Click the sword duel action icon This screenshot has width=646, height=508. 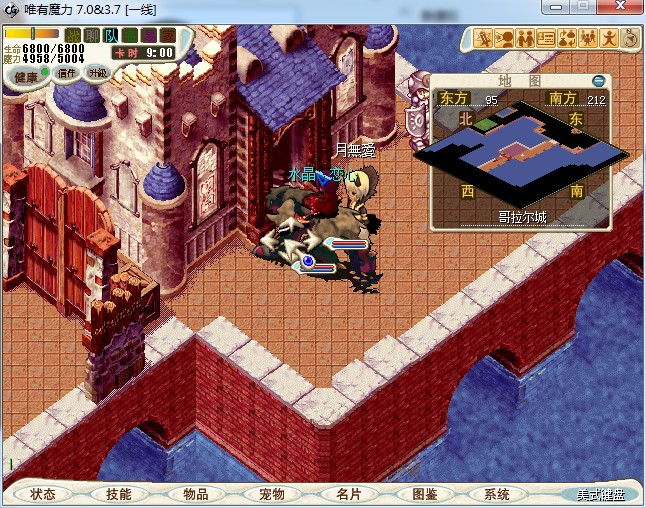(x=484, y=39)
